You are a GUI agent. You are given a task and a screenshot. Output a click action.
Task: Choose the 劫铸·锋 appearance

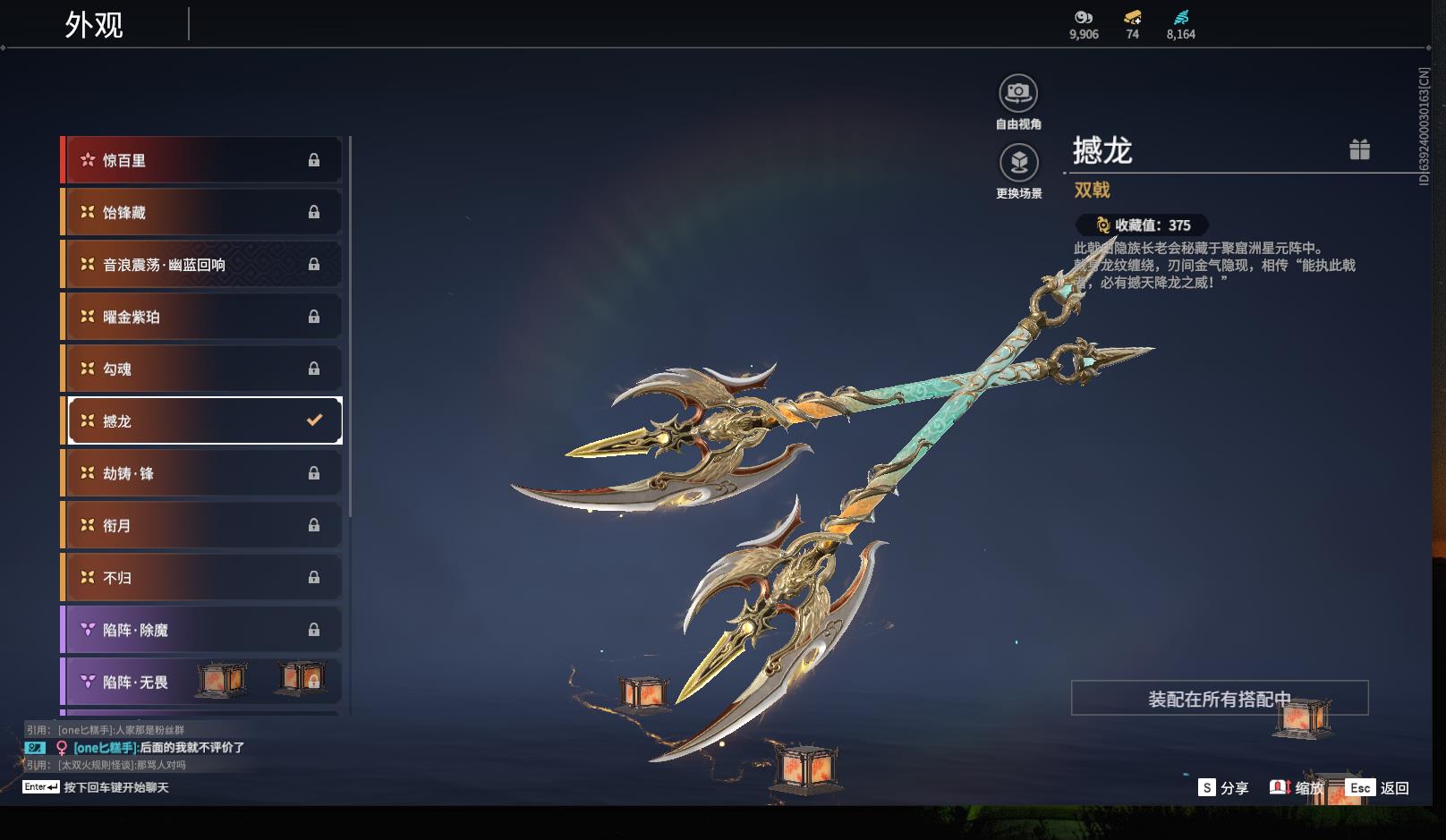(x=202, y=473)
